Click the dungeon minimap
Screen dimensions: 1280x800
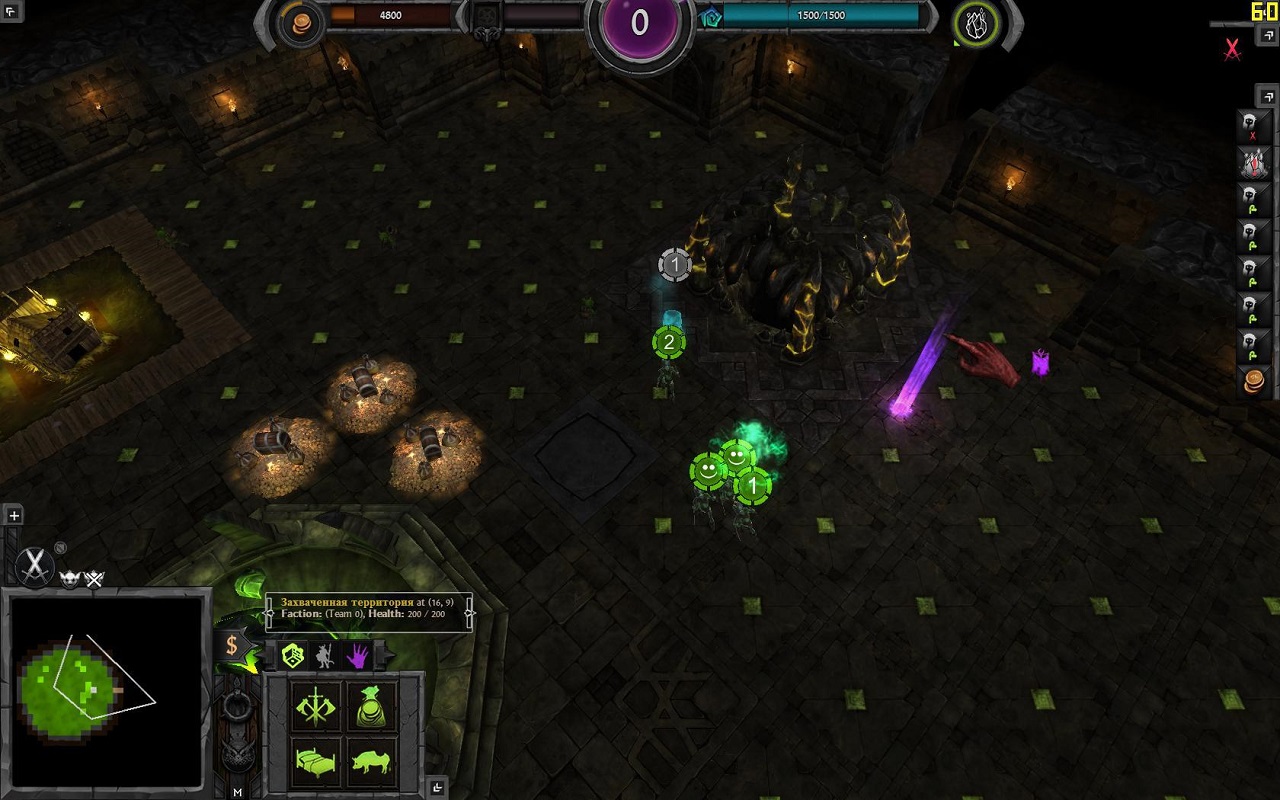tap(105, 691)
